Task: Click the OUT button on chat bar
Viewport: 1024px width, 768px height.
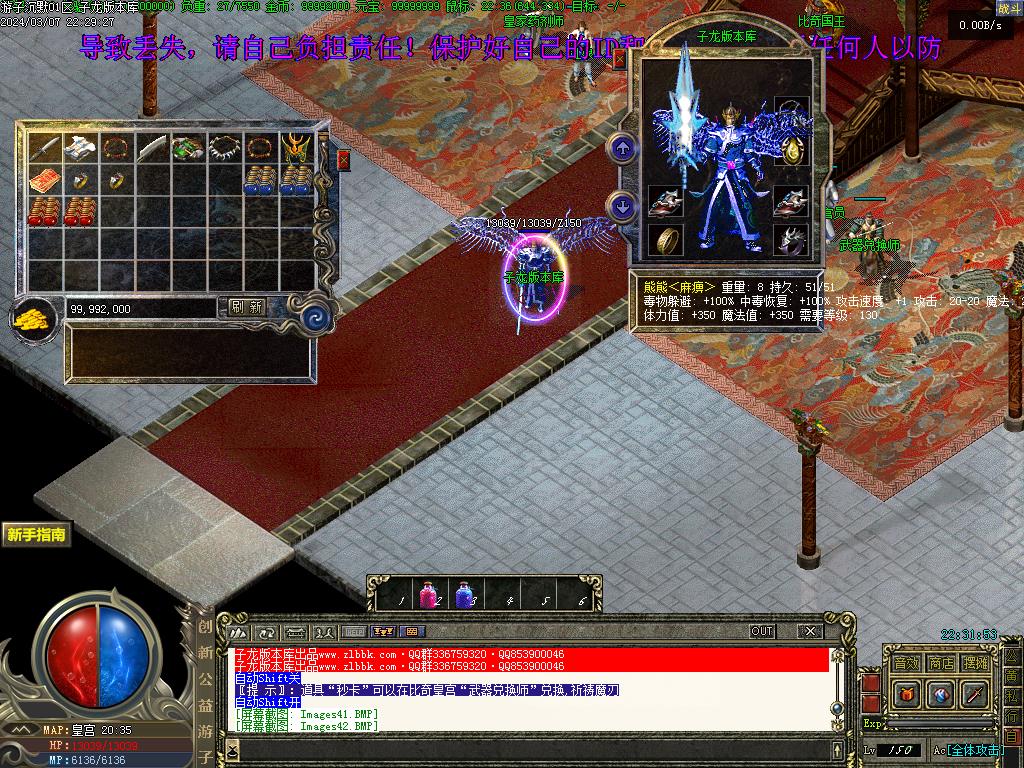Action: (762, 631)
